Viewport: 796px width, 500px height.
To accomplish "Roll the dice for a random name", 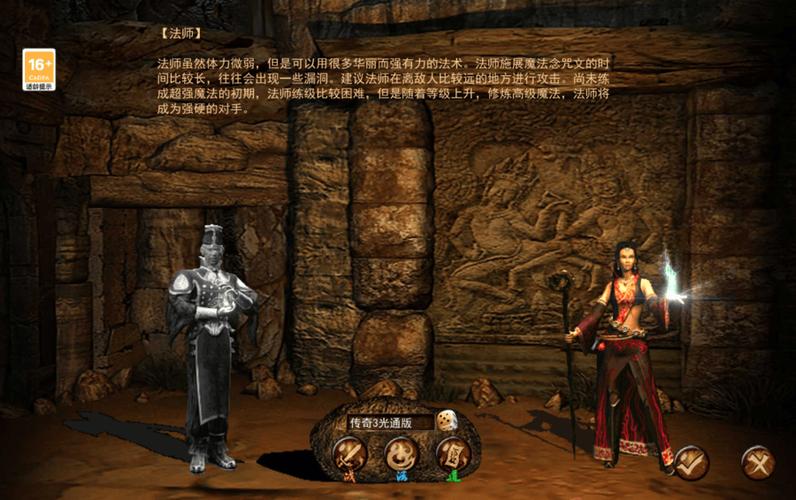I will (x=447, y=421).
